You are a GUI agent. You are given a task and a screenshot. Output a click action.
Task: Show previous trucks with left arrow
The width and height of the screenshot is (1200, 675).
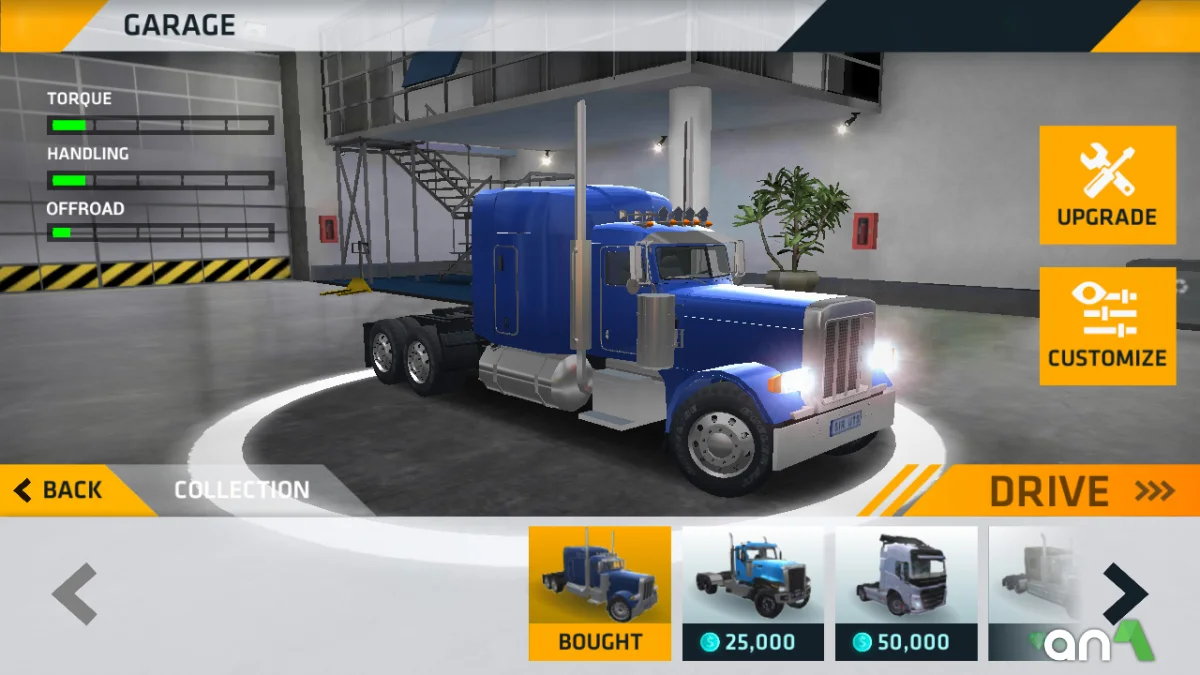pyautogui.click(x=75, y=594)
